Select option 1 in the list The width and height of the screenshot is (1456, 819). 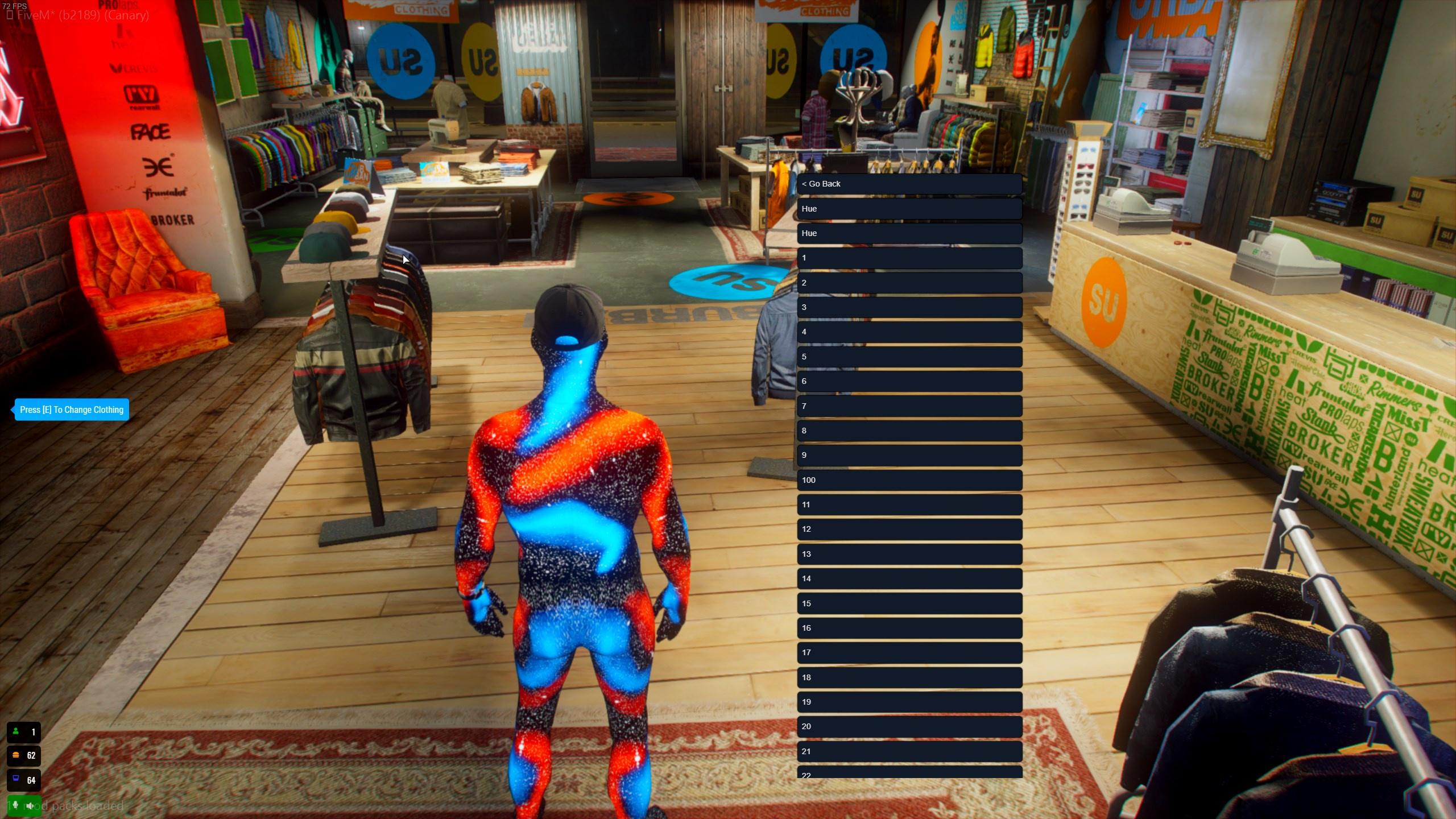[909, 258]
